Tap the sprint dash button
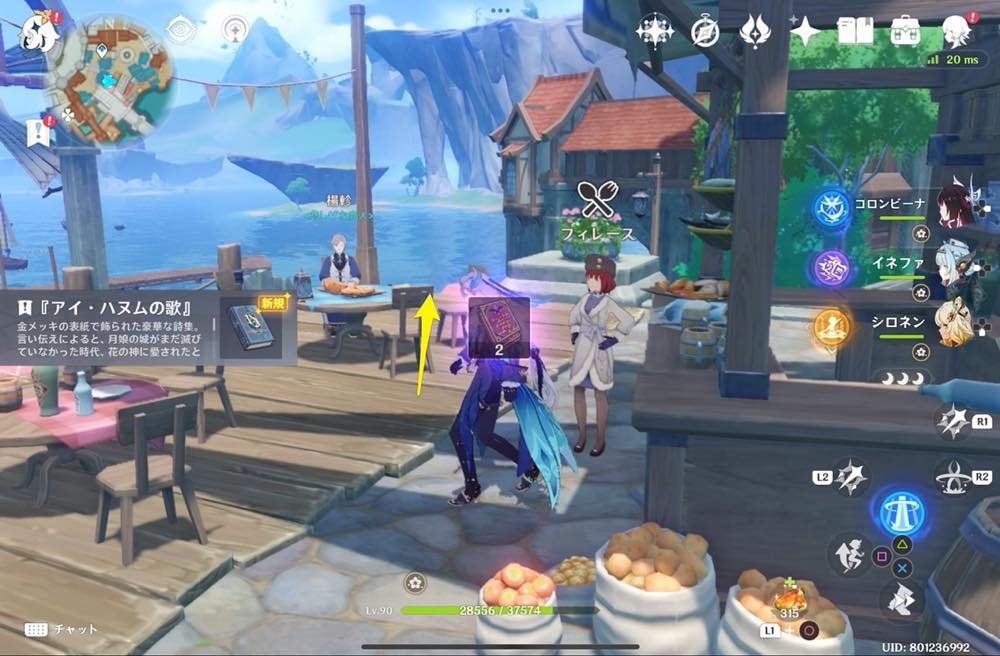The width and height of the screenshot is (1000, 656). pyautogui.click(x=902, y=599)
